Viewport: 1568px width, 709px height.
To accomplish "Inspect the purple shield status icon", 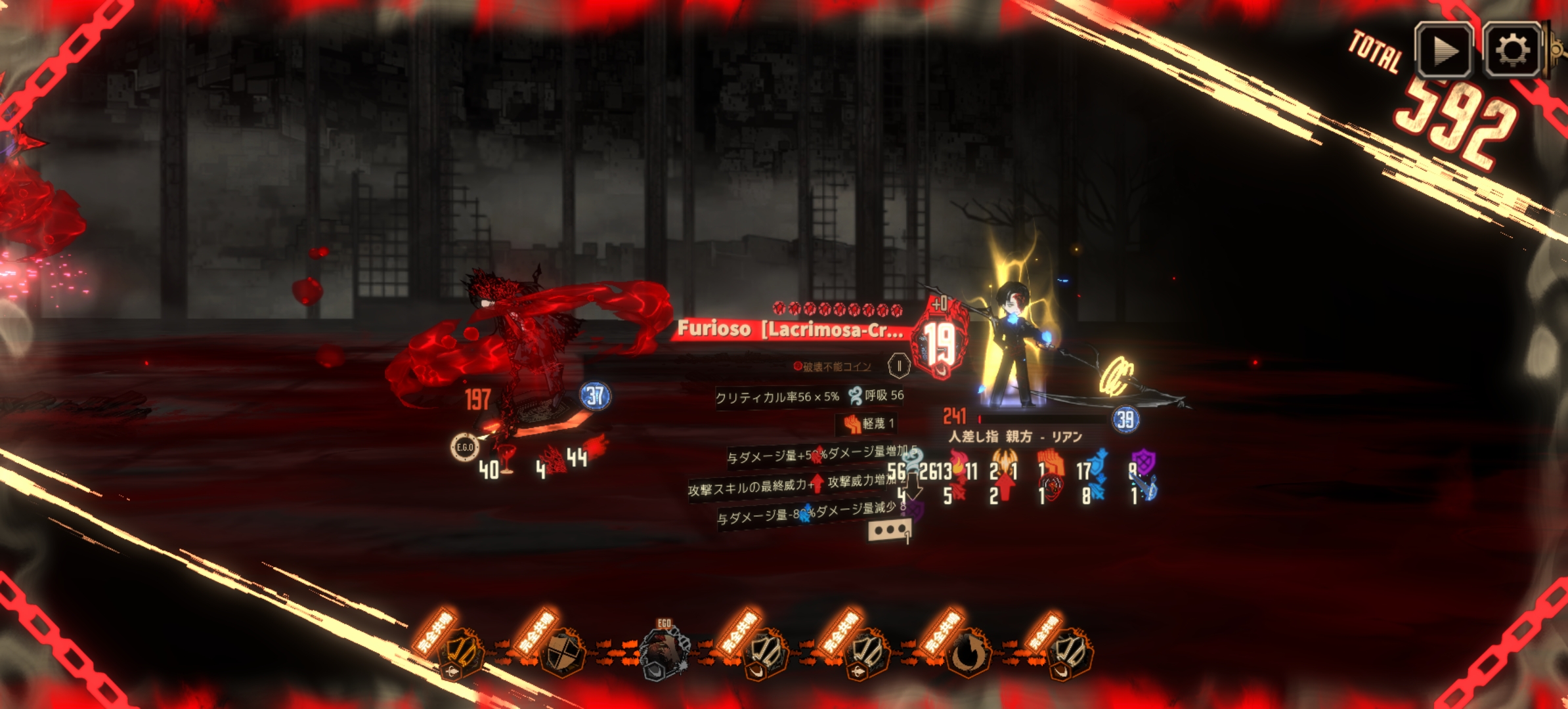I will 1143,462.
